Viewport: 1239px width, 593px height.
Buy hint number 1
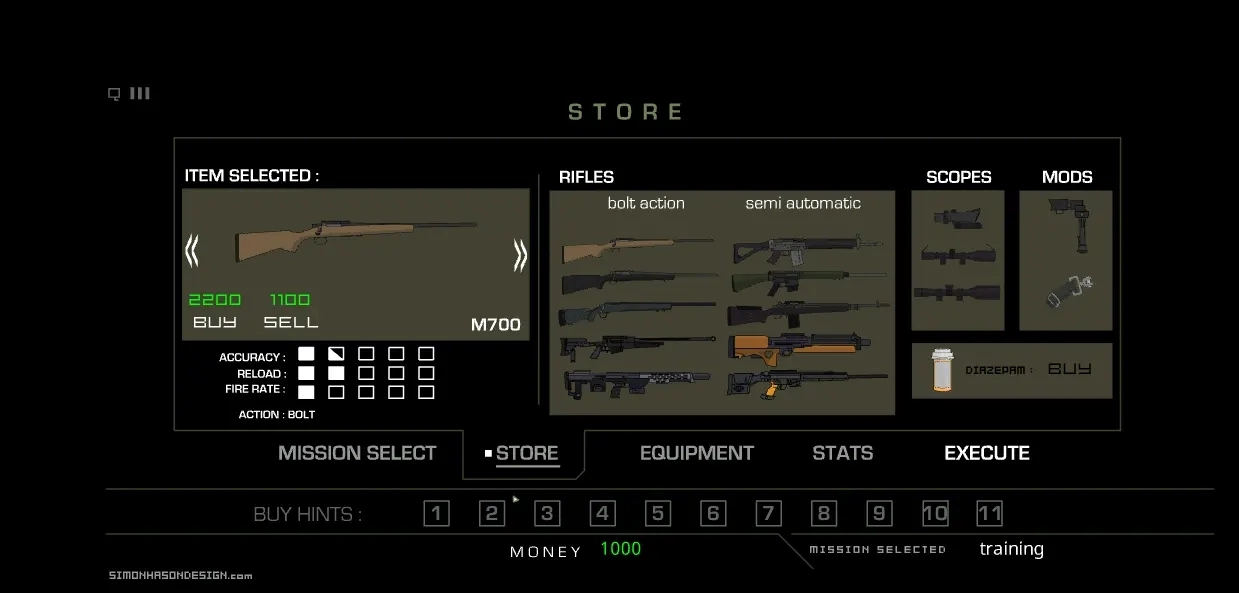tap(436, 514)
